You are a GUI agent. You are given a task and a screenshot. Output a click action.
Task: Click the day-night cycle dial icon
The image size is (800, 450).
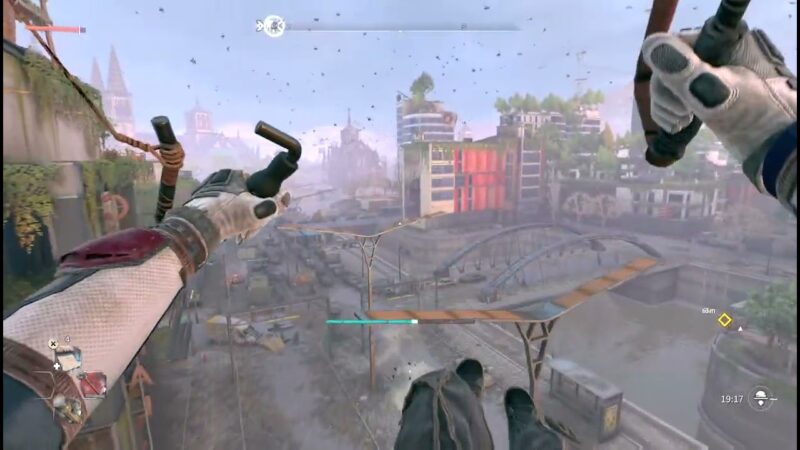tap(762, 398)
